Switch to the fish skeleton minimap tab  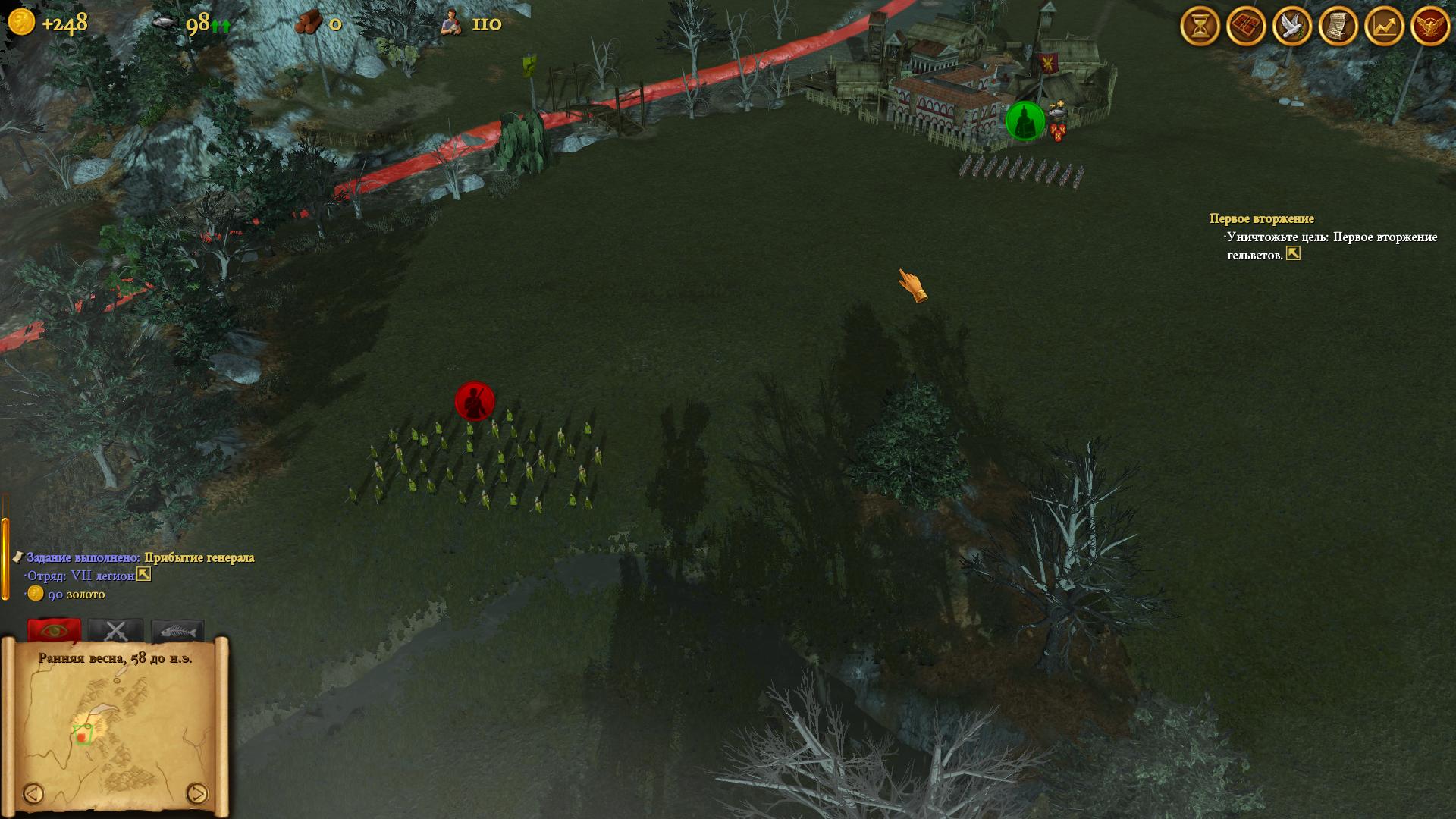tap(177, 630)
